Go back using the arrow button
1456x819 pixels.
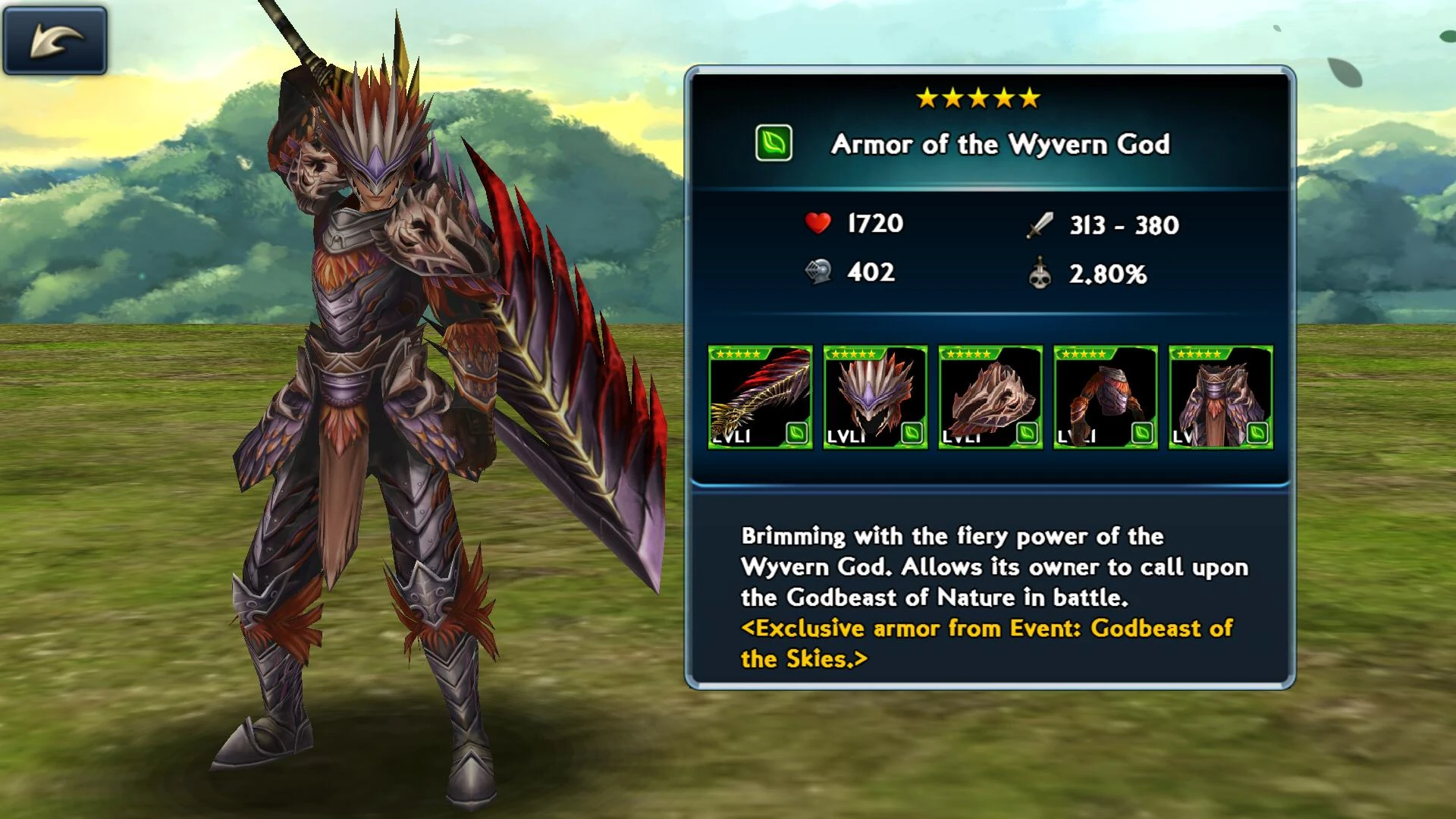(x=55, y=40)
